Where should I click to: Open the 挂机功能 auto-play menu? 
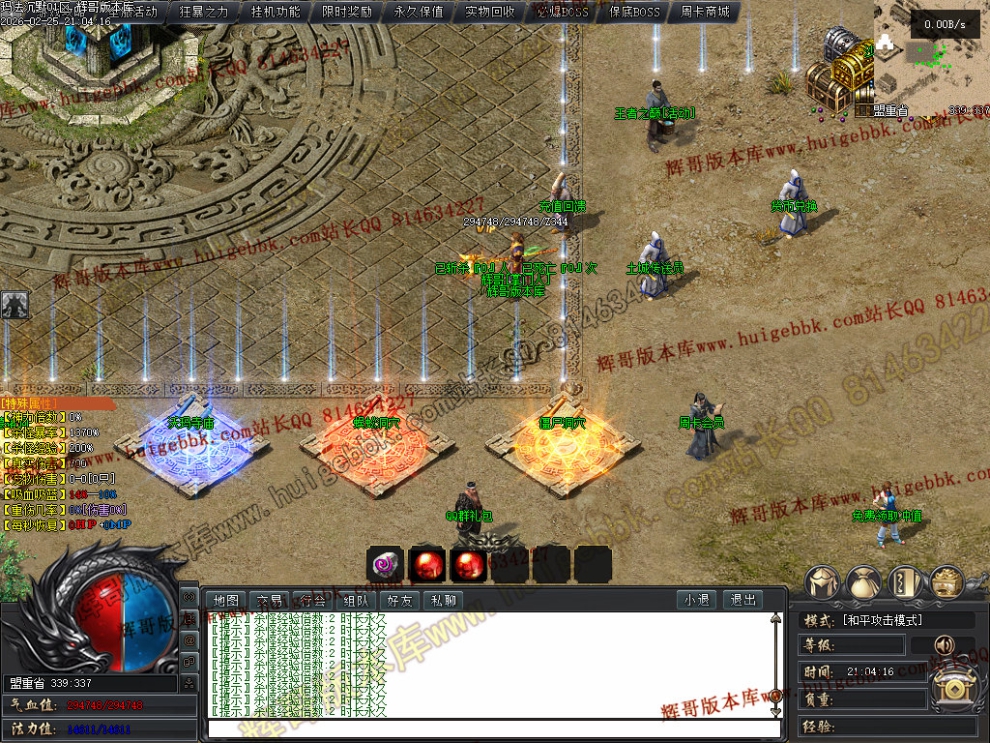[275, 12]
